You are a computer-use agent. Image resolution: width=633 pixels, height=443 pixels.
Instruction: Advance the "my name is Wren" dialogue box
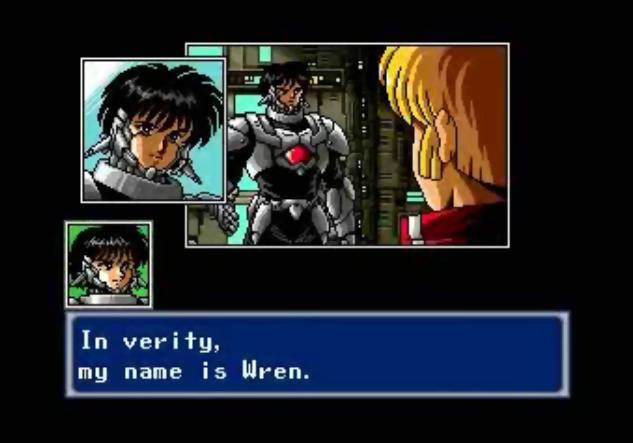(x=317, y=355)
